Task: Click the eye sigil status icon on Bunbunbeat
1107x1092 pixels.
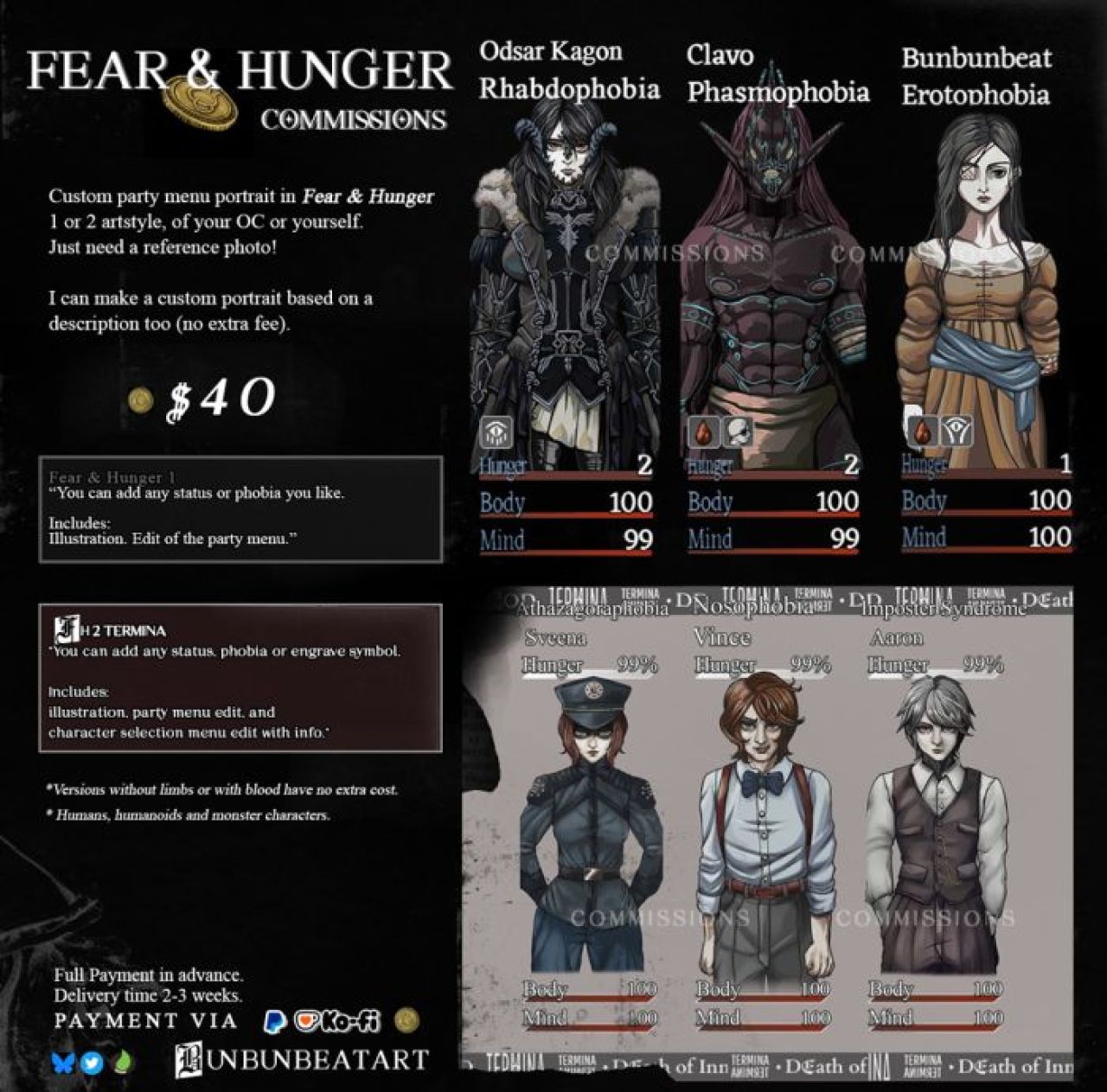Action: (x=957, y=430)
